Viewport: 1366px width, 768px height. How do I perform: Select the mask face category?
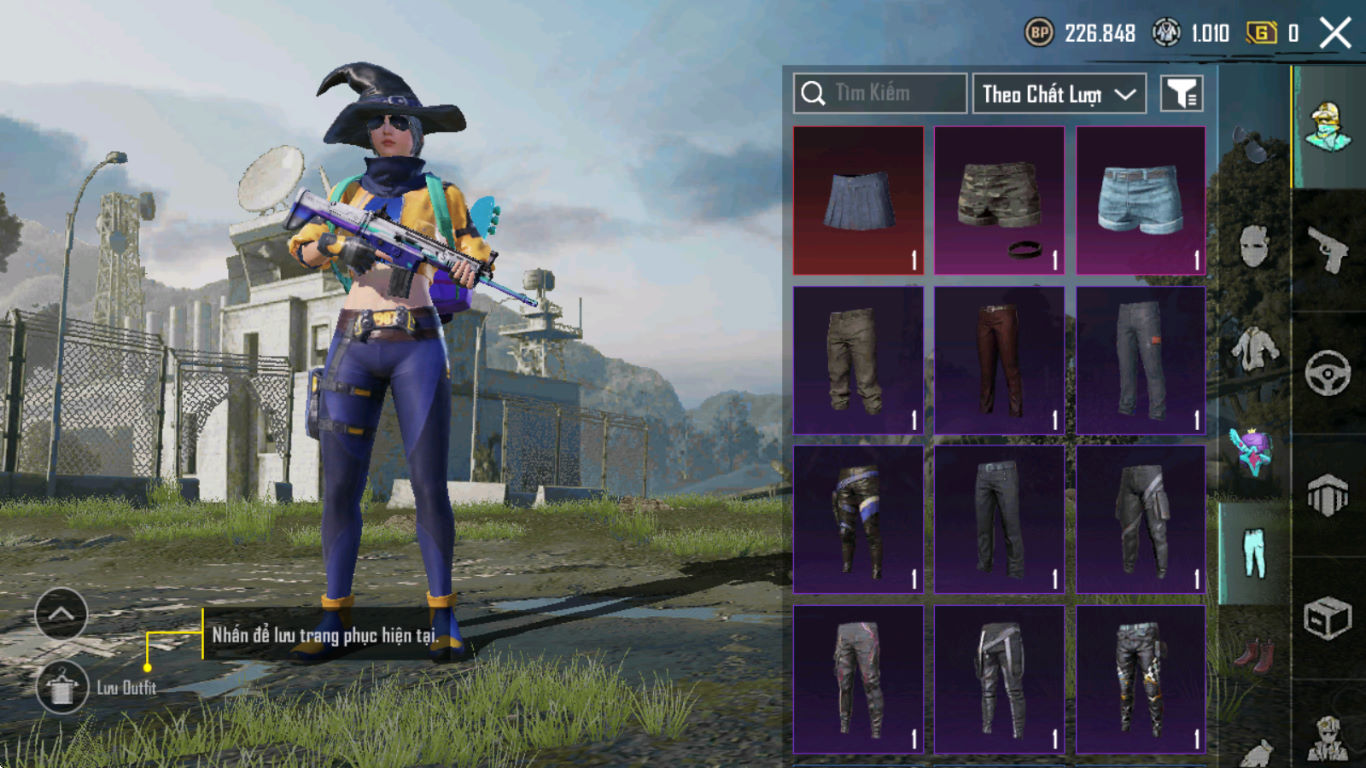(x=1254, y=246)
